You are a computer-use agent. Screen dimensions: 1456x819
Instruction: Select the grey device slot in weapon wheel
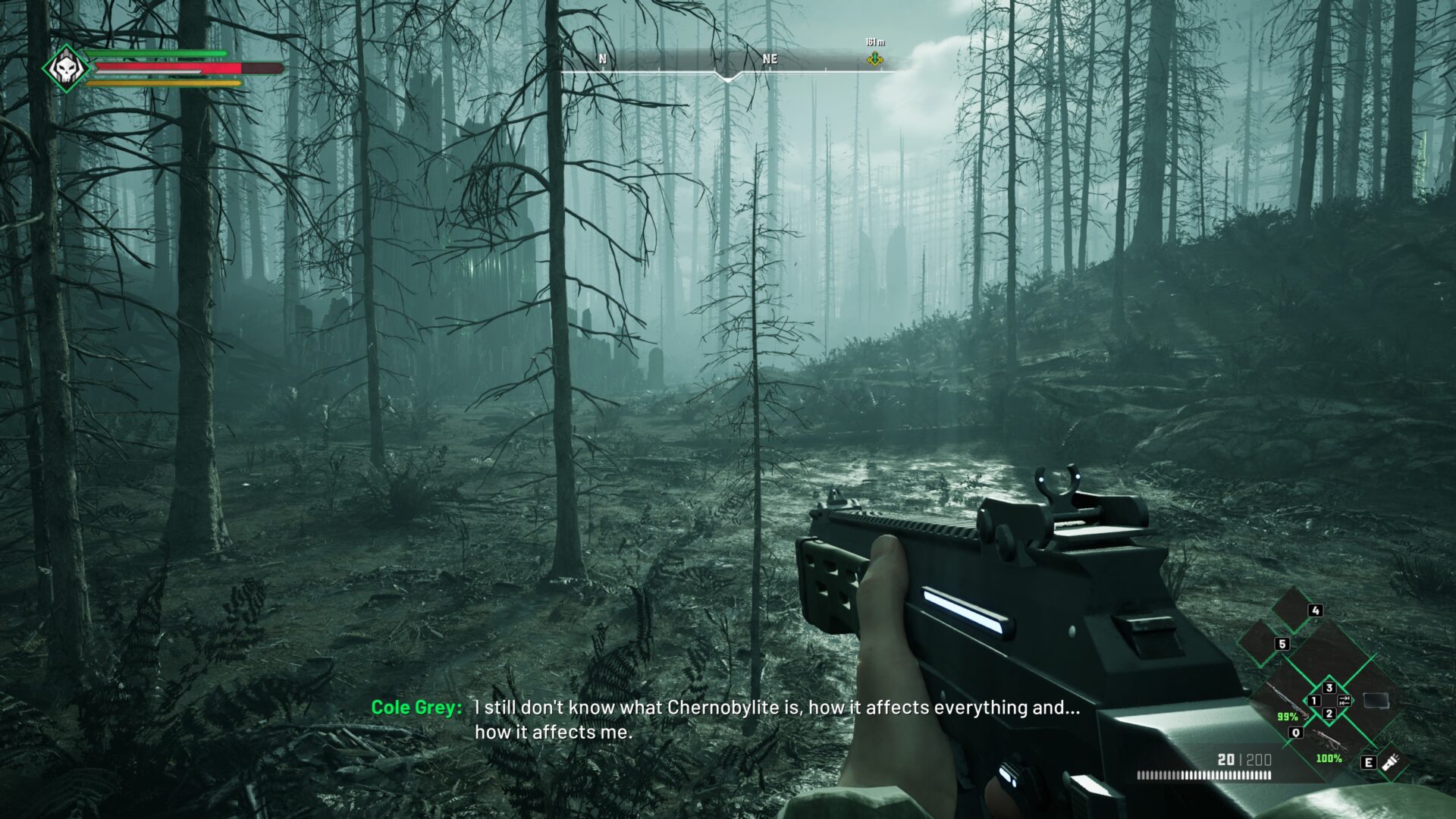[x=1376, y=701]
